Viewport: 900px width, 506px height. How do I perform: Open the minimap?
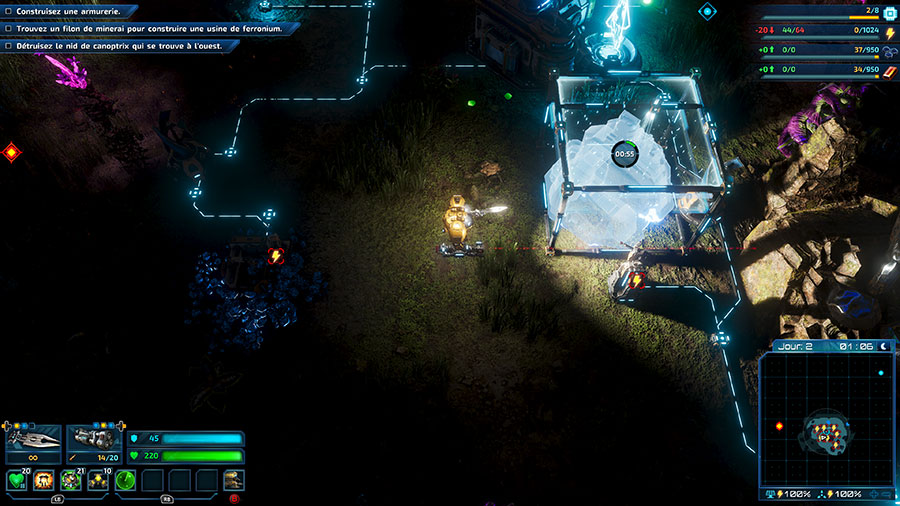click(827, 419)
